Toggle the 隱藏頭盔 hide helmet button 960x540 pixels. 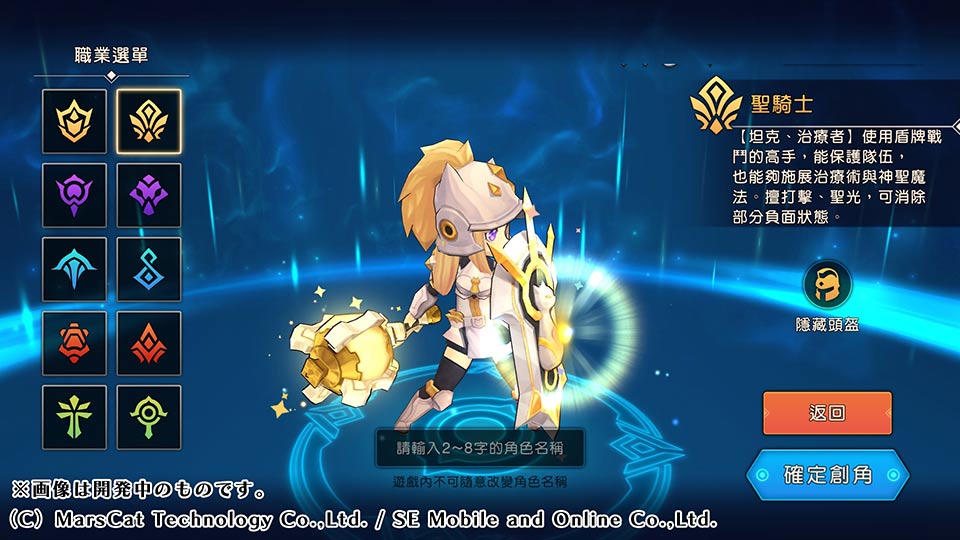[828, 285]
